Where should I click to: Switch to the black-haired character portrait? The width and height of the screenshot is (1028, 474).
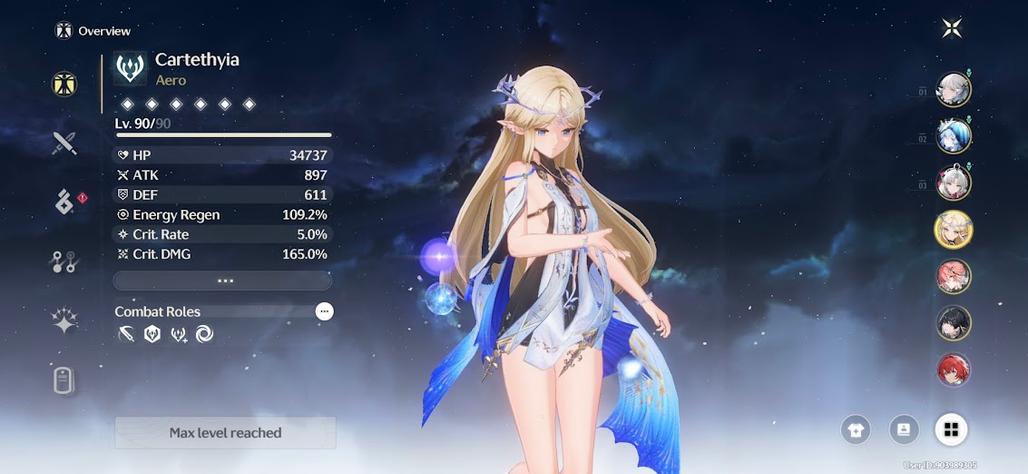[x=953, y=323]
